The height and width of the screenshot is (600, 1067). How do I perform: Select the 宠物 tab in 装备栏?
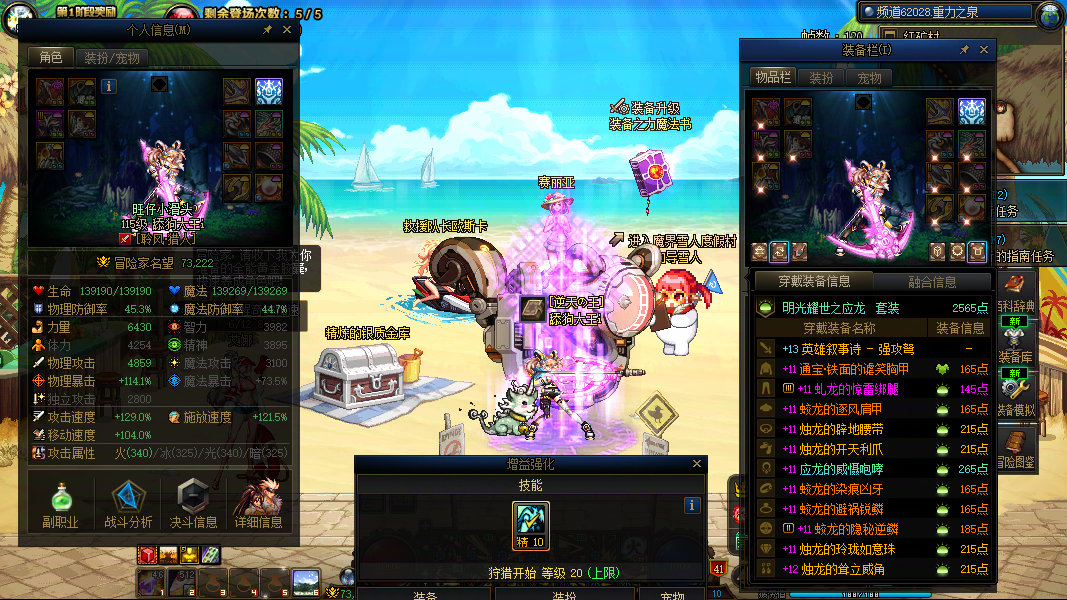(x=870, y=77)
